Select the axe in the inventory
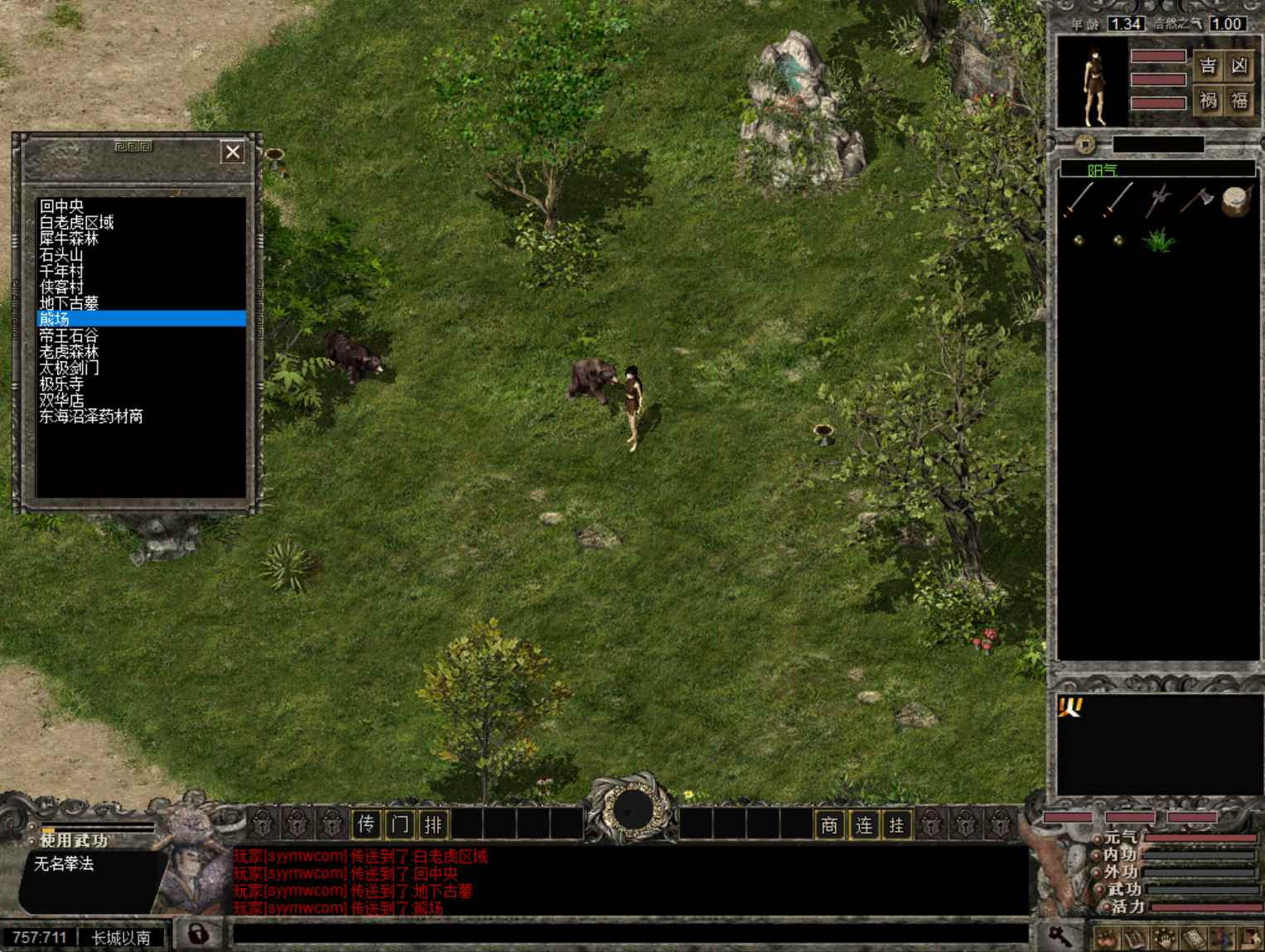The height and width of the screenshot is (952, 1265). tap(1196, 201)
